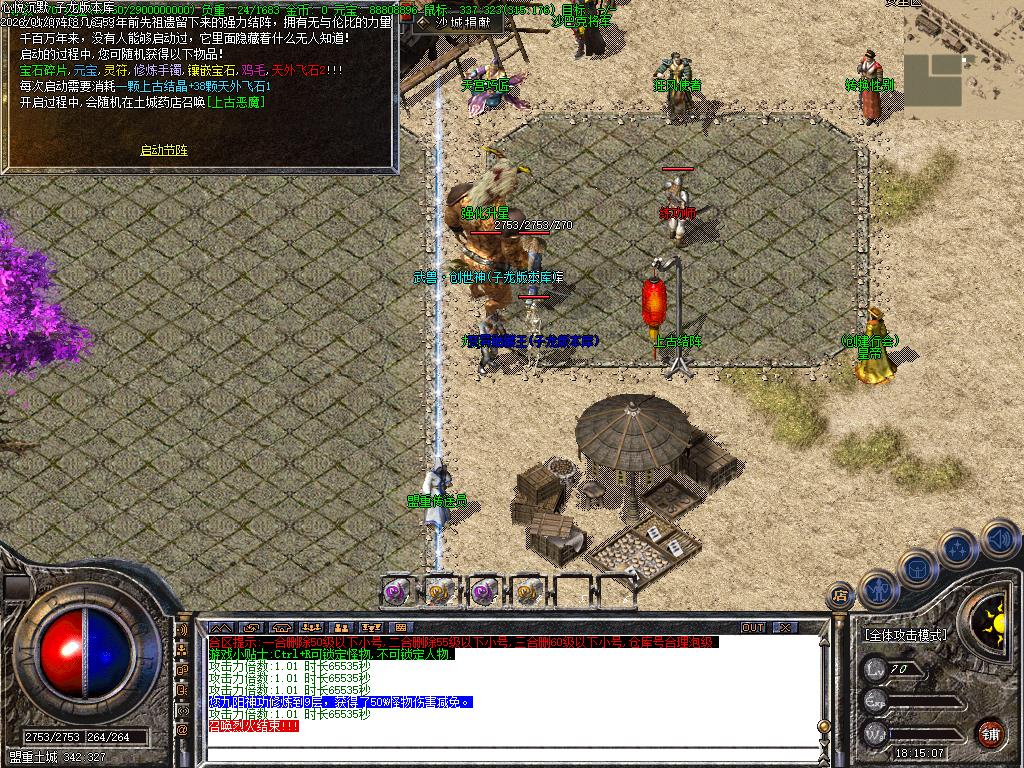The image size is (1024, 768).
Task: Use the first purple scroll belt slot
Action: click(x=397, y=591)
